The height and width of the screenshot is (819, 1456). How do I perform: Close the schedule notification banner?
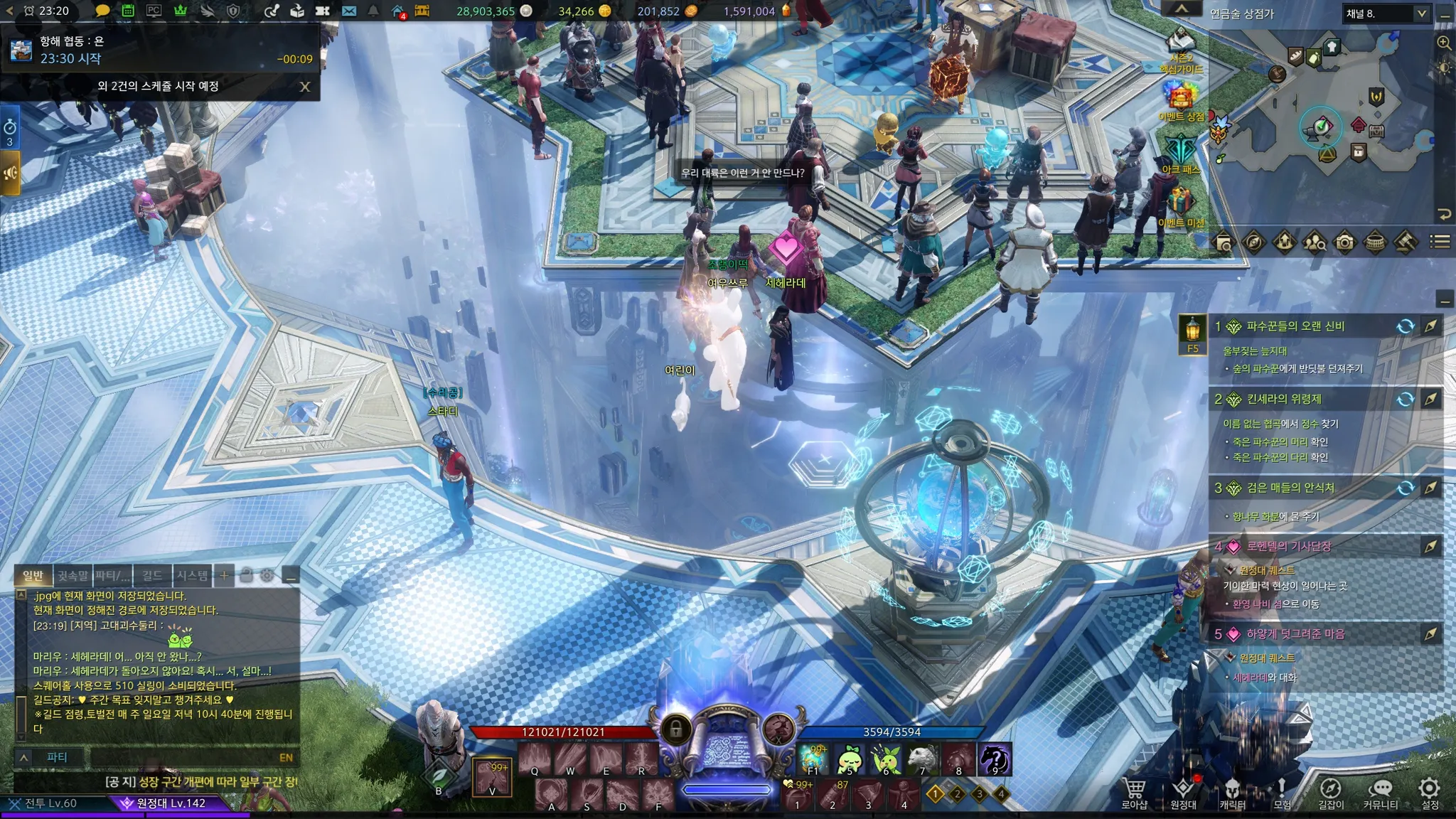coord(305,87)
